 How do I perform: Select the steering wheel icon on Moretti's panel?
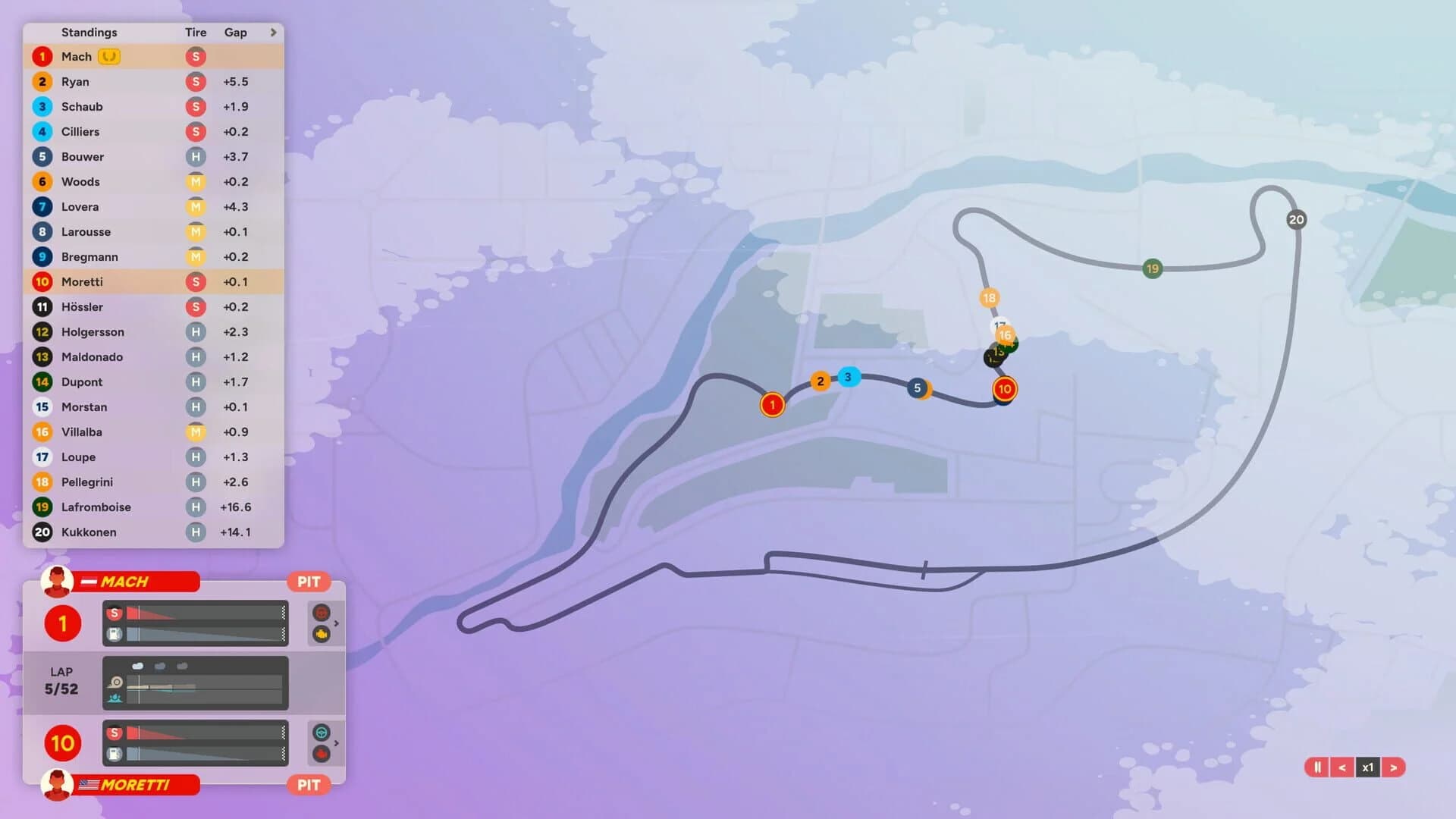(x=322, y=733)
